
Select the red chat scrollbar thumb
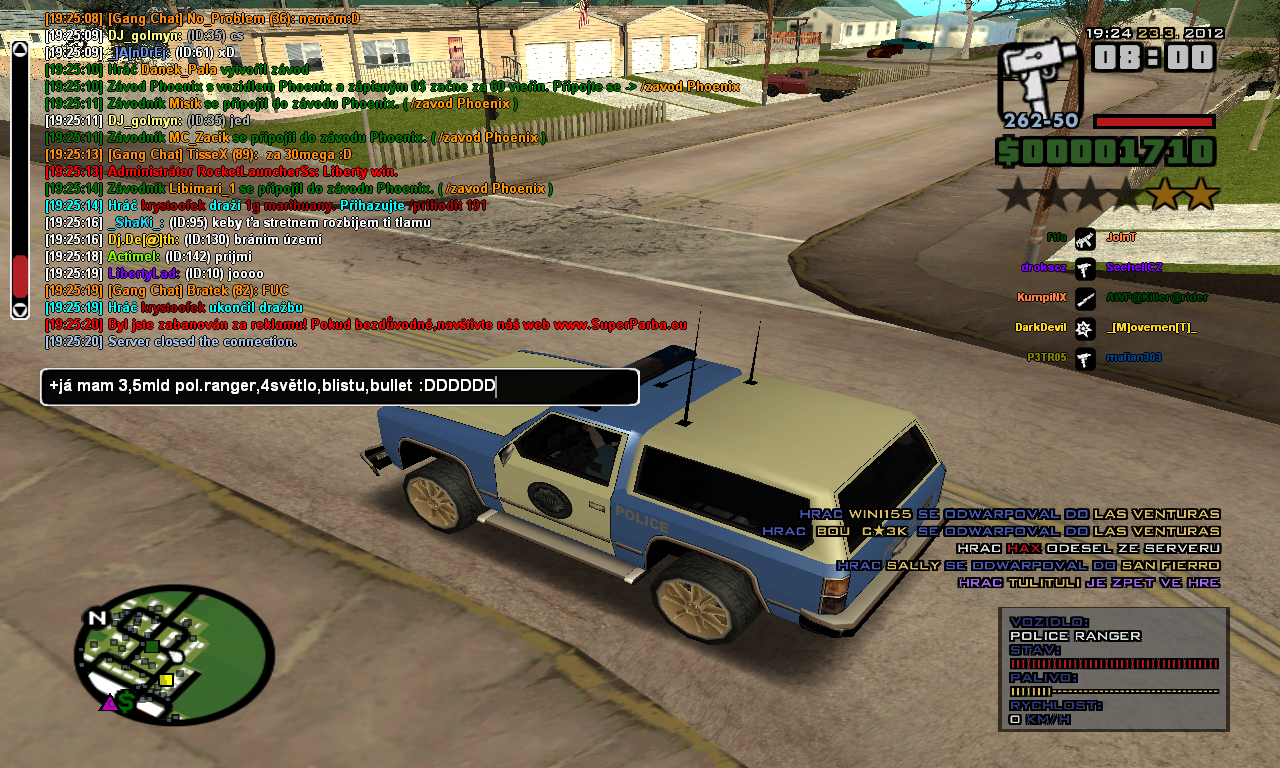20,276
